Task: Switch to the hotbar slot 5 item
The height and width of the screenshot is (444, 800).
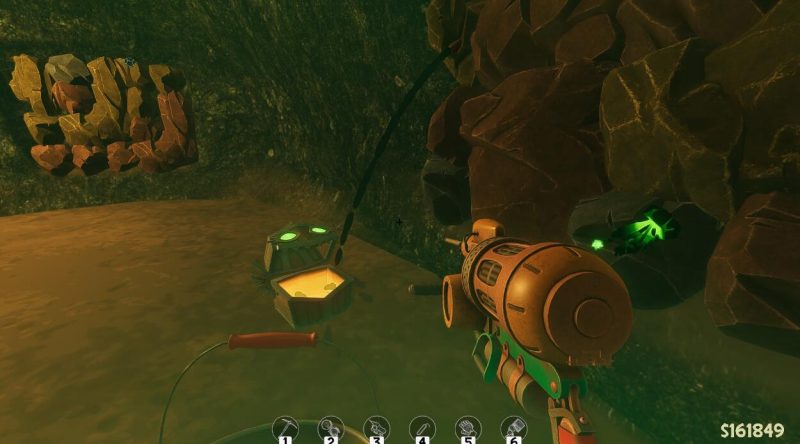Action: click(467, 428)
